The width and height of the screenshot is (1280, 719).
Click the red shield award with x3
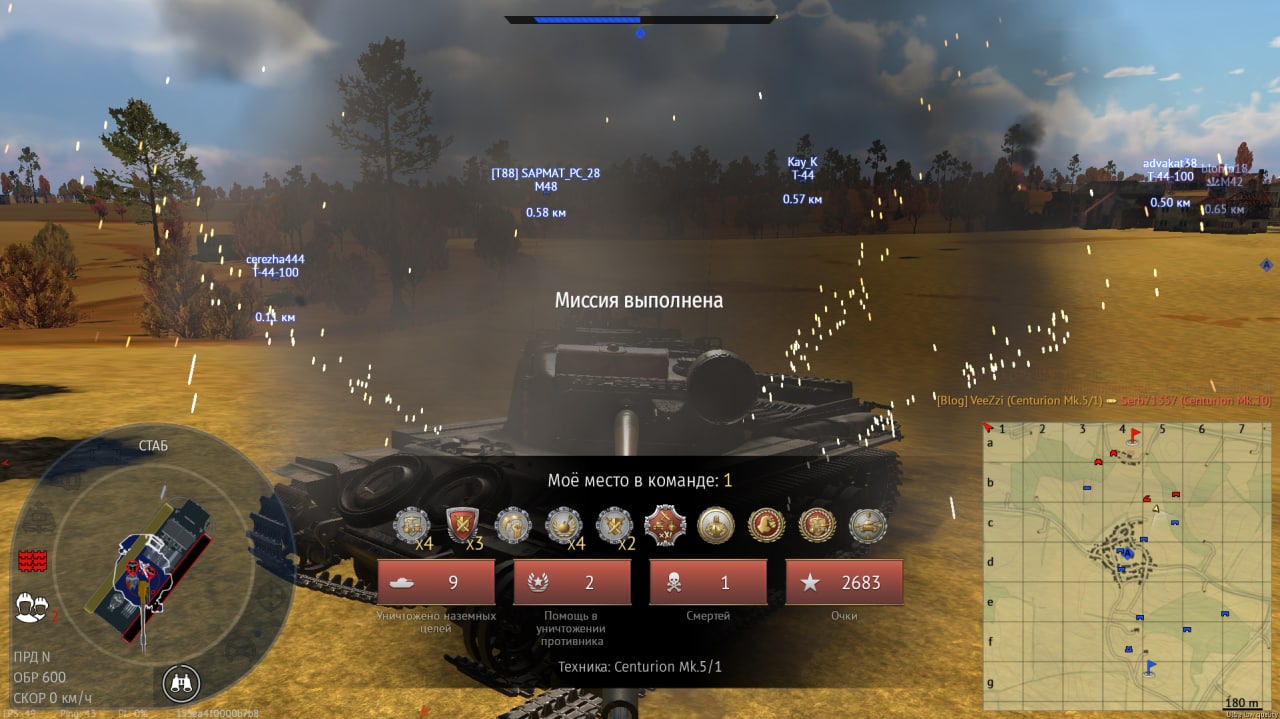pyautogui.click(x=462, y=524)
